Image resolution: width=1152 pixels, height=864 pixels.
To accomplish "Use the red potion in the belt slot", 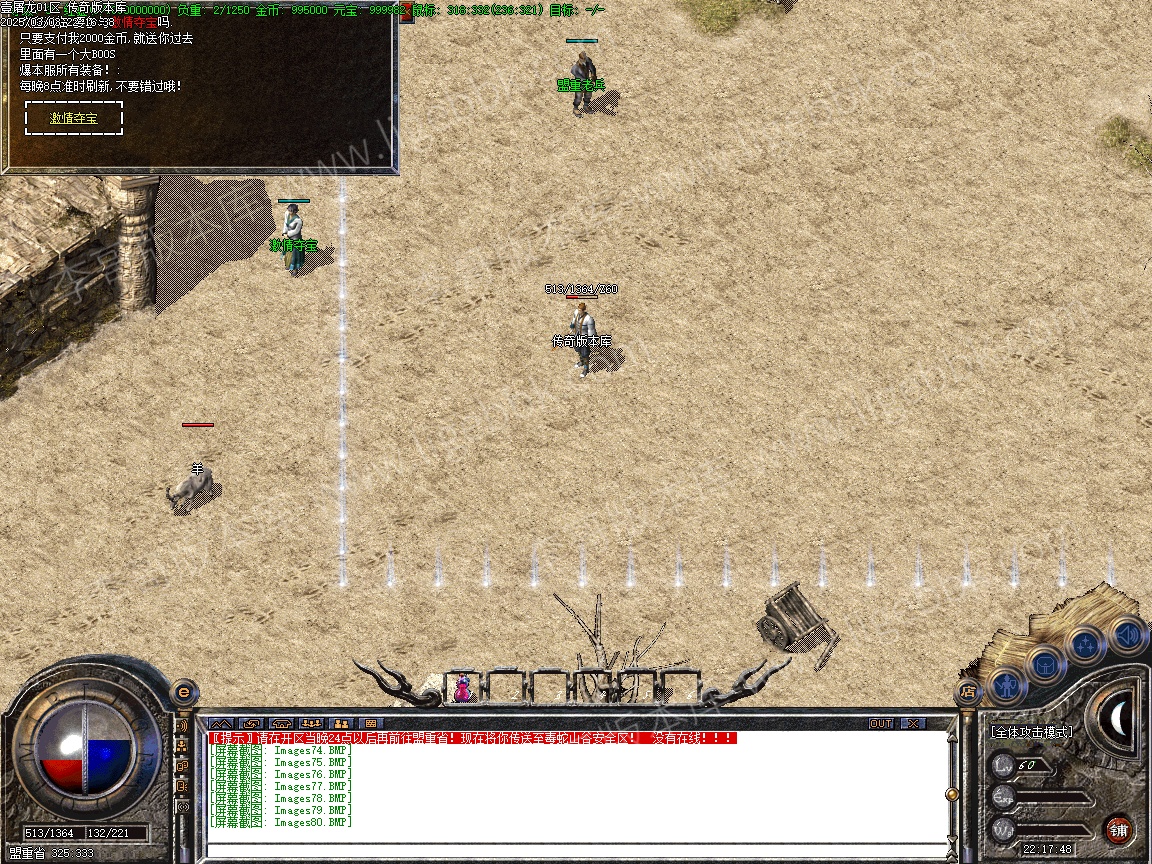I will tap(463, 688).
